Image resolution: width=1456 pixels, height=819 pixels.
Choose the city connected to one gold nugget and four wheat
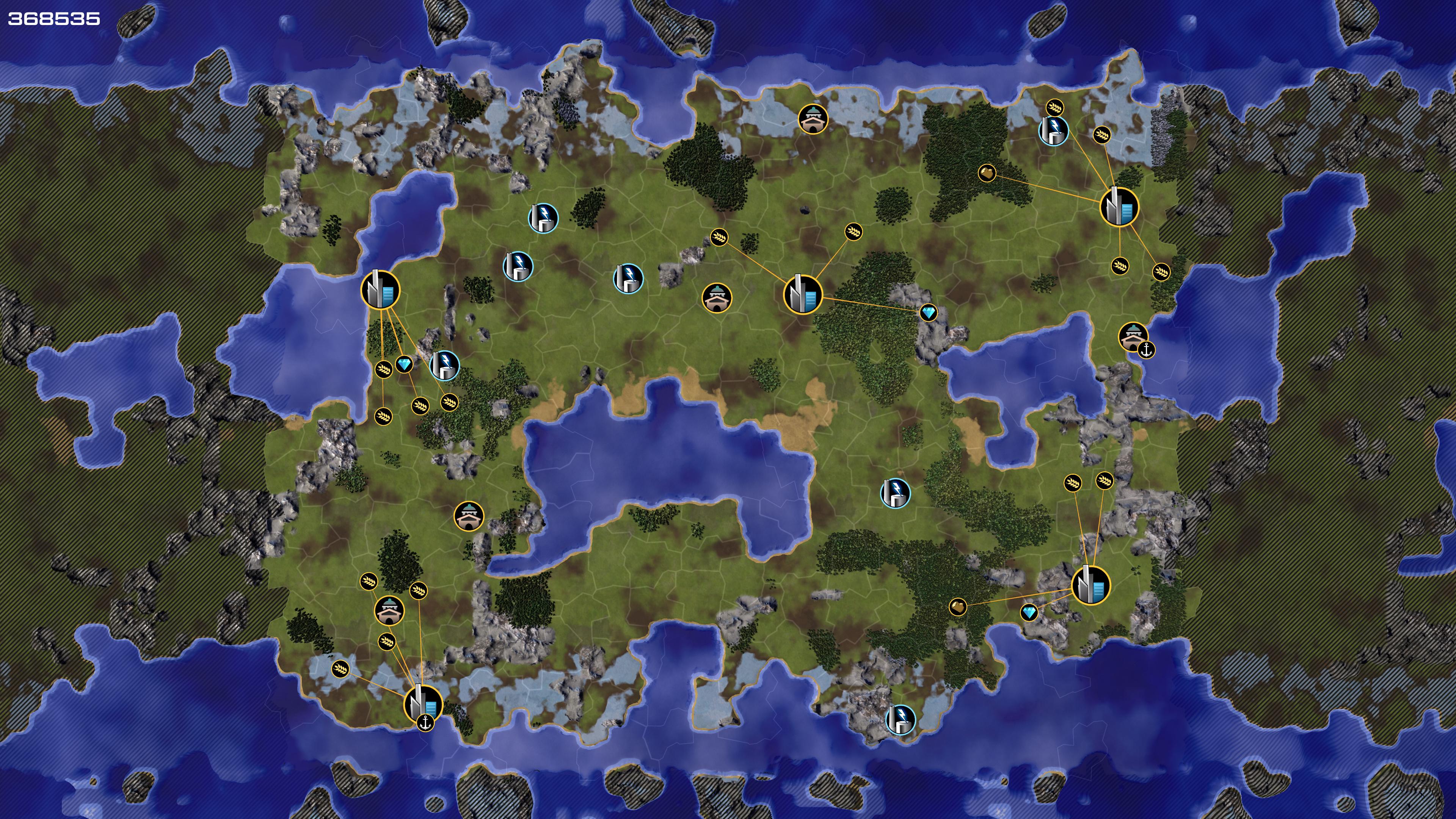pyautogui.click(x=1119, y=207)
